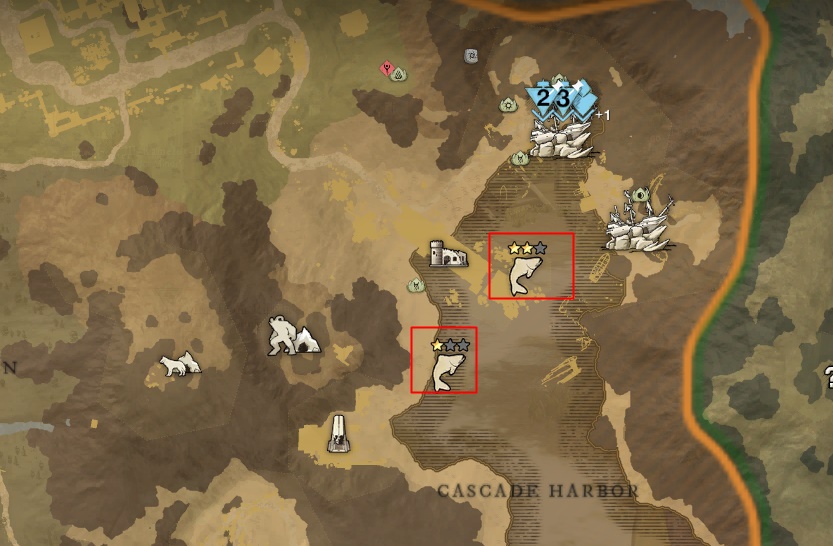Screen dimensions: 833x546
Task: Select the ogre and cave marker
Action: tap(293, 336)
